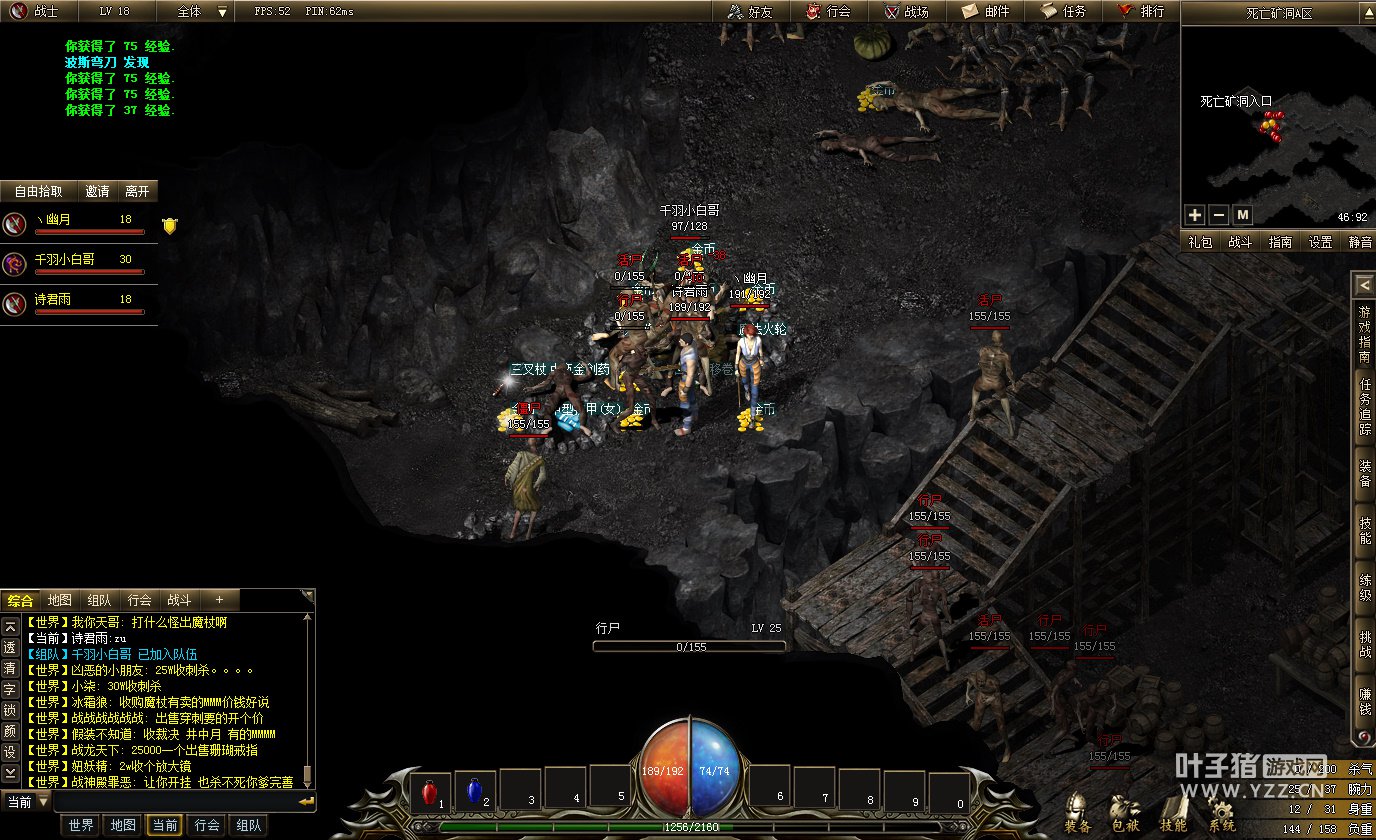
Task: Open the 排行 ranking menu
Action: tap(1141, 12)
